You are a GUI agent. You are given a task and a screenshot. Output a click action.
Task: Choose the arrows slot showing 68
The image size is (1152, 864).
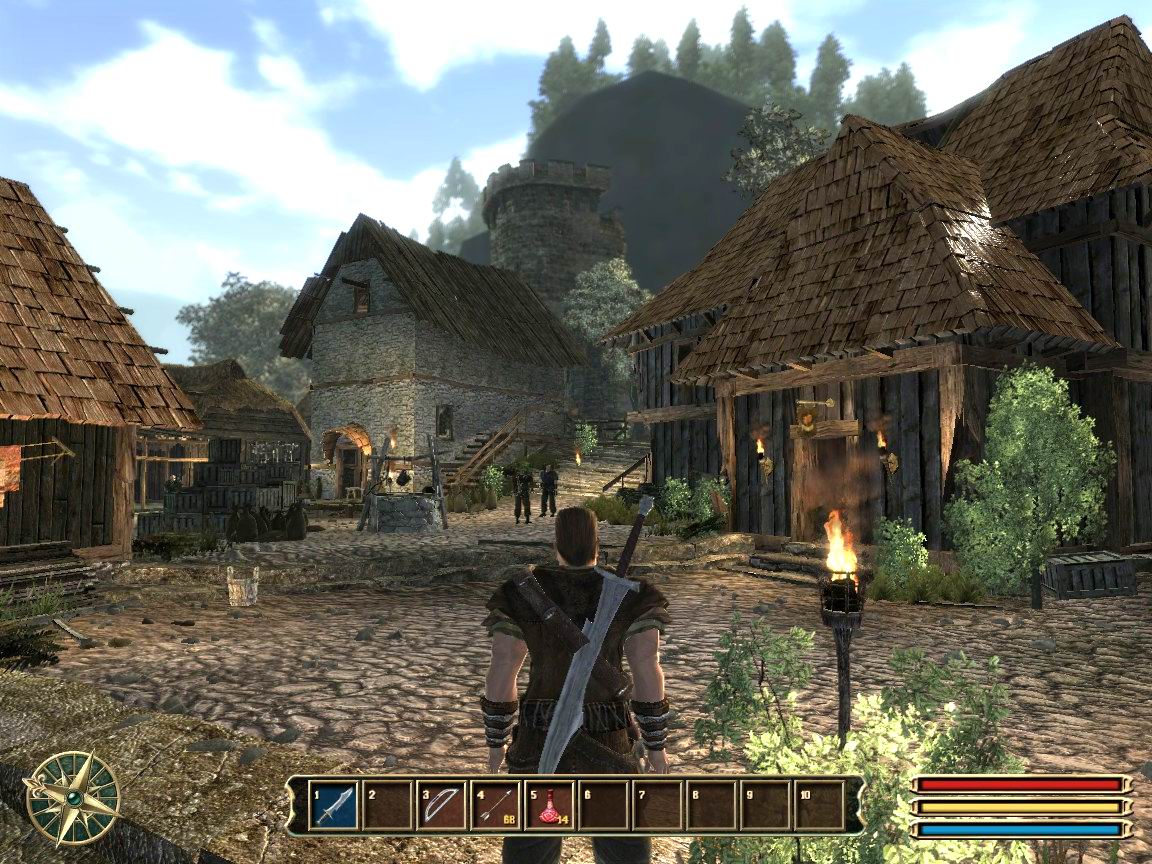[x=495, y=805]
